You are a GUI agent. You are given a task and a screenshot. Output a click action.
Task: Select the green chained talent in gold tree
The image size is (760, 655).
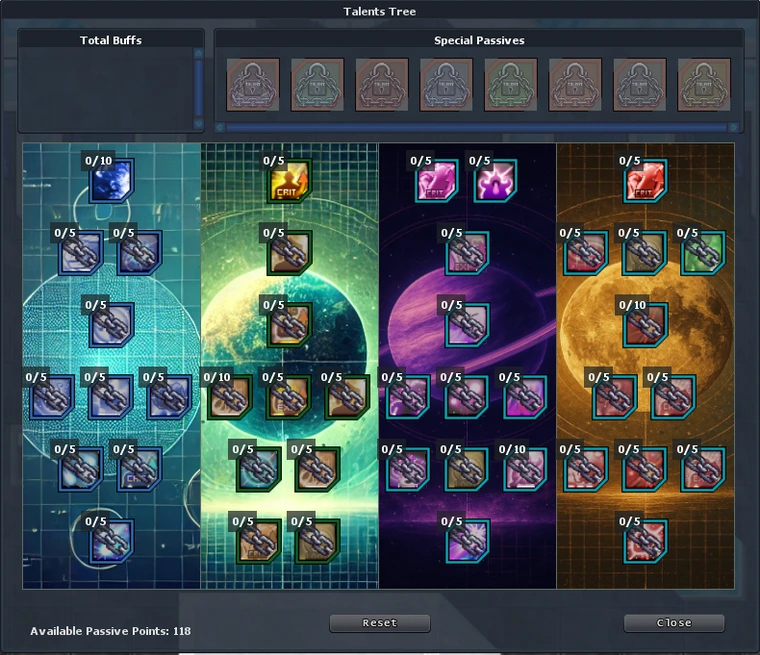pos(703,254)
